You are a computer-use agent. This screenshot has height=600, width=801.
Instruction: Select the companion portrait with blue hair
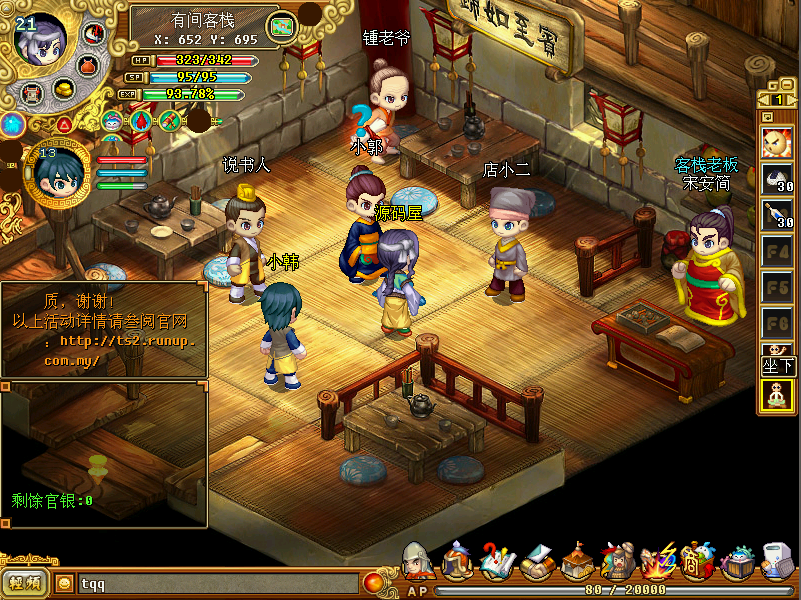56,176
